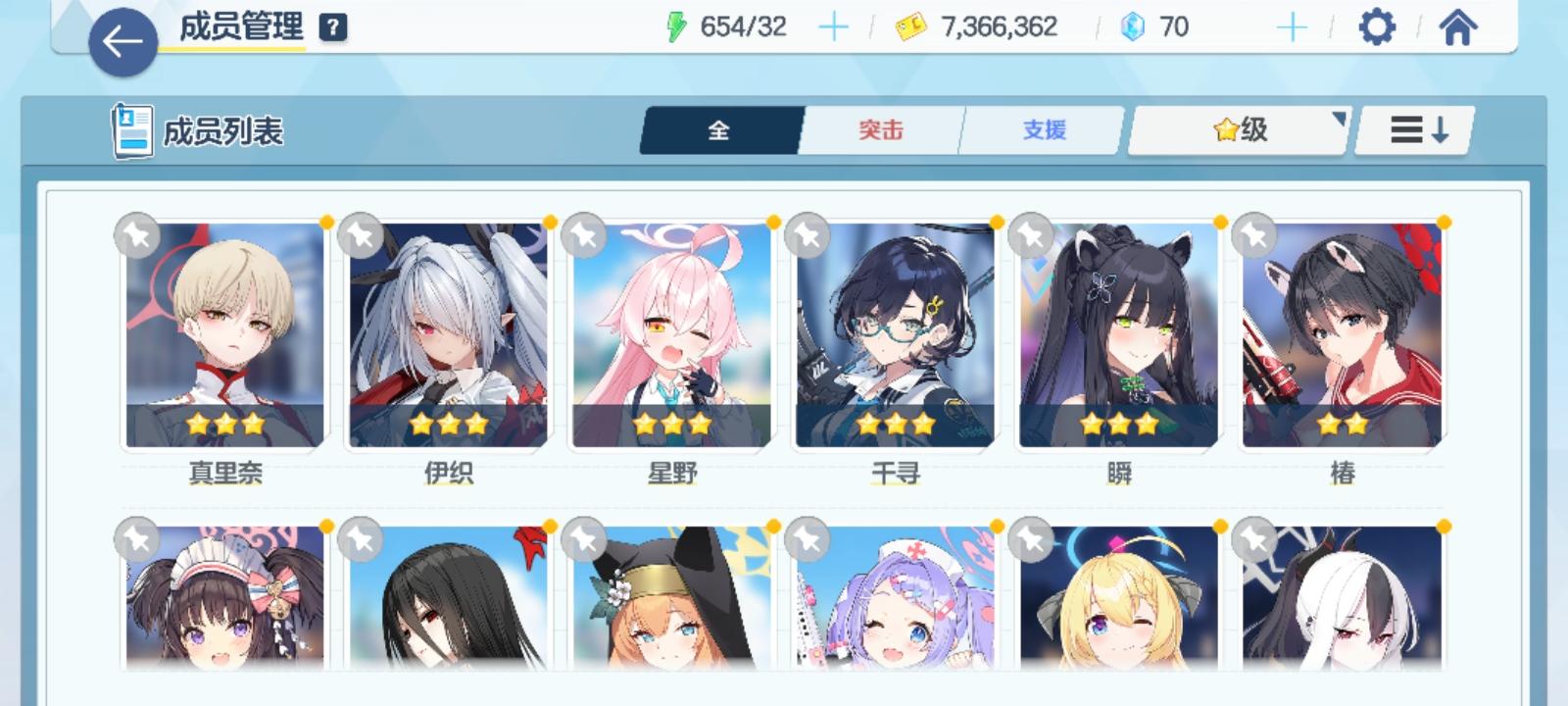Click the pushpin icon on 千寻's card

[808, 235]
